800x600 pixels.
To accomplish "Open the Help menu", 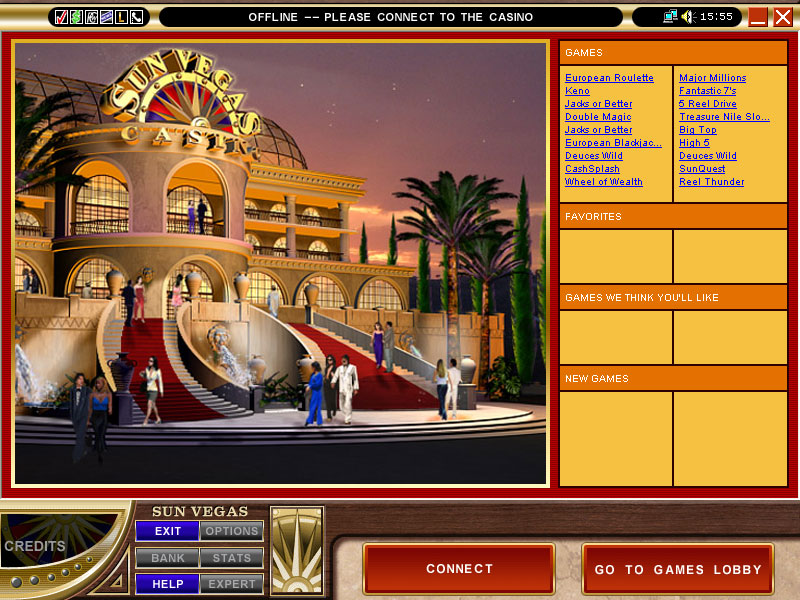I will (168, 584).
